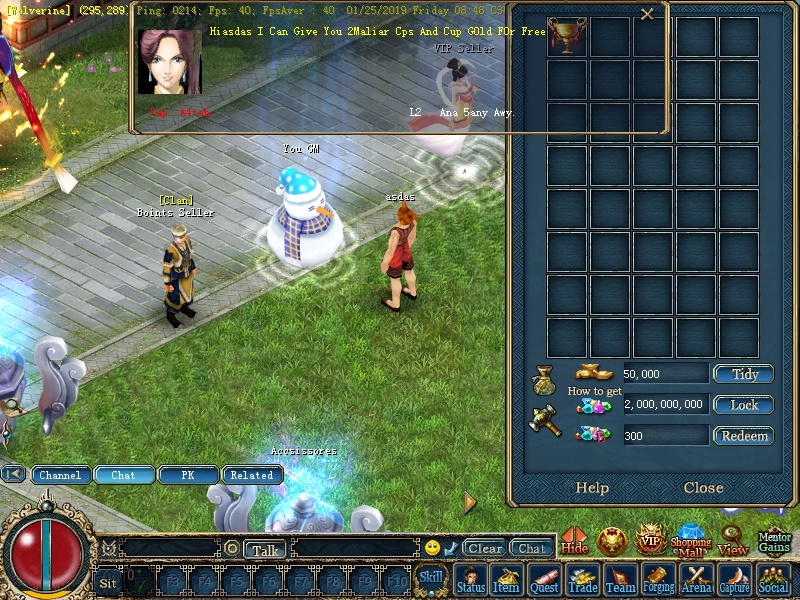Image resolution: width=800 pixels, height=600 pixels.
Task: Click the Redeem button
Action: 743,436
